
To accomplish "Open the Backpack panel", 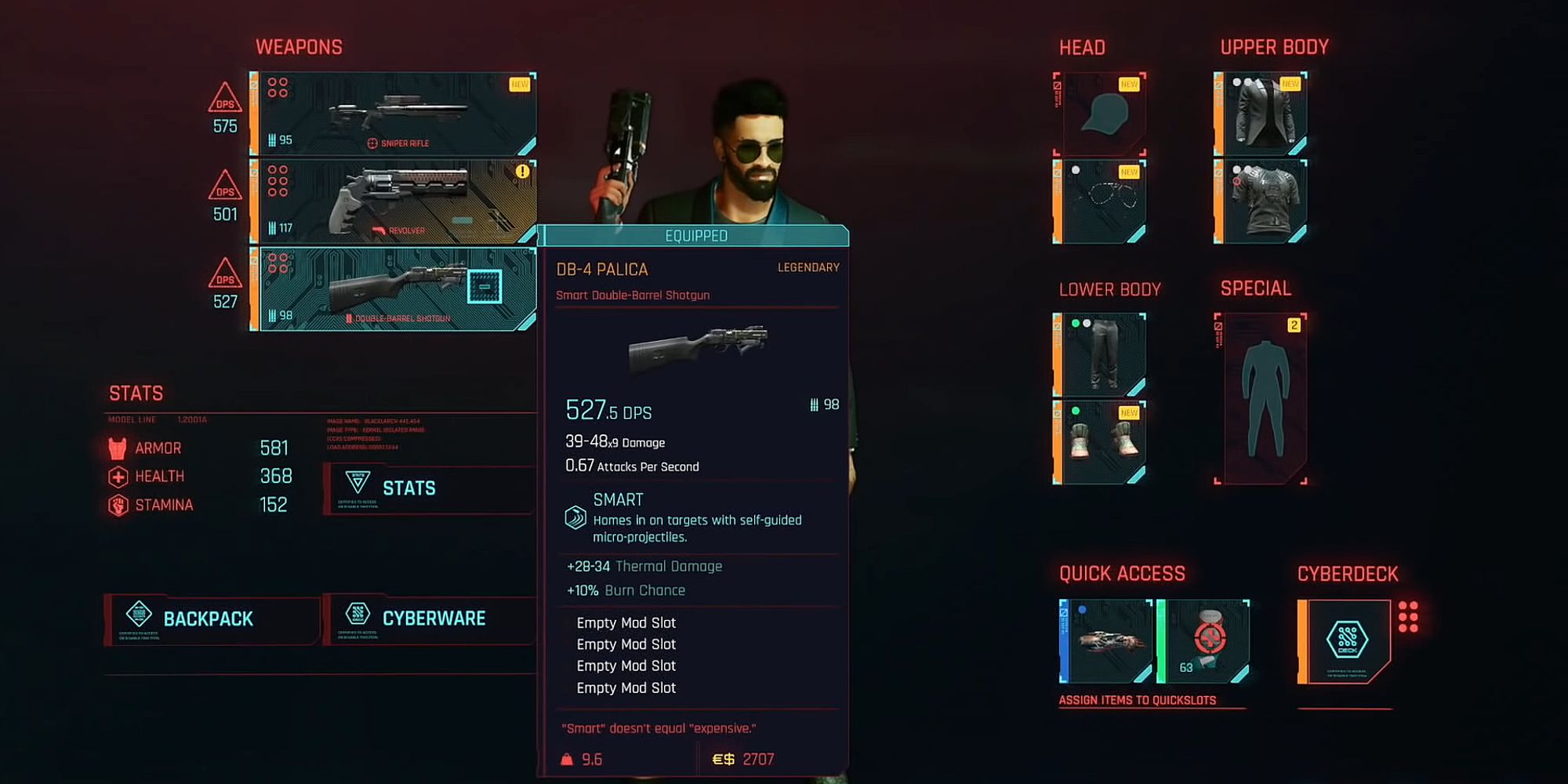I will click(x=208, y=619).
